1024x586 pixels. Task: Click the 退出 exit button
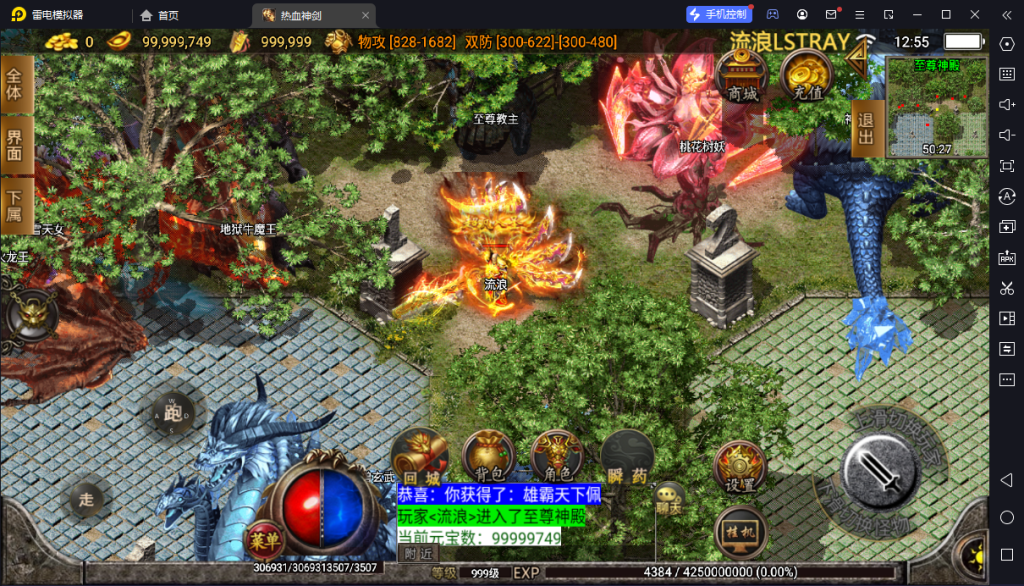pos(865,129)
